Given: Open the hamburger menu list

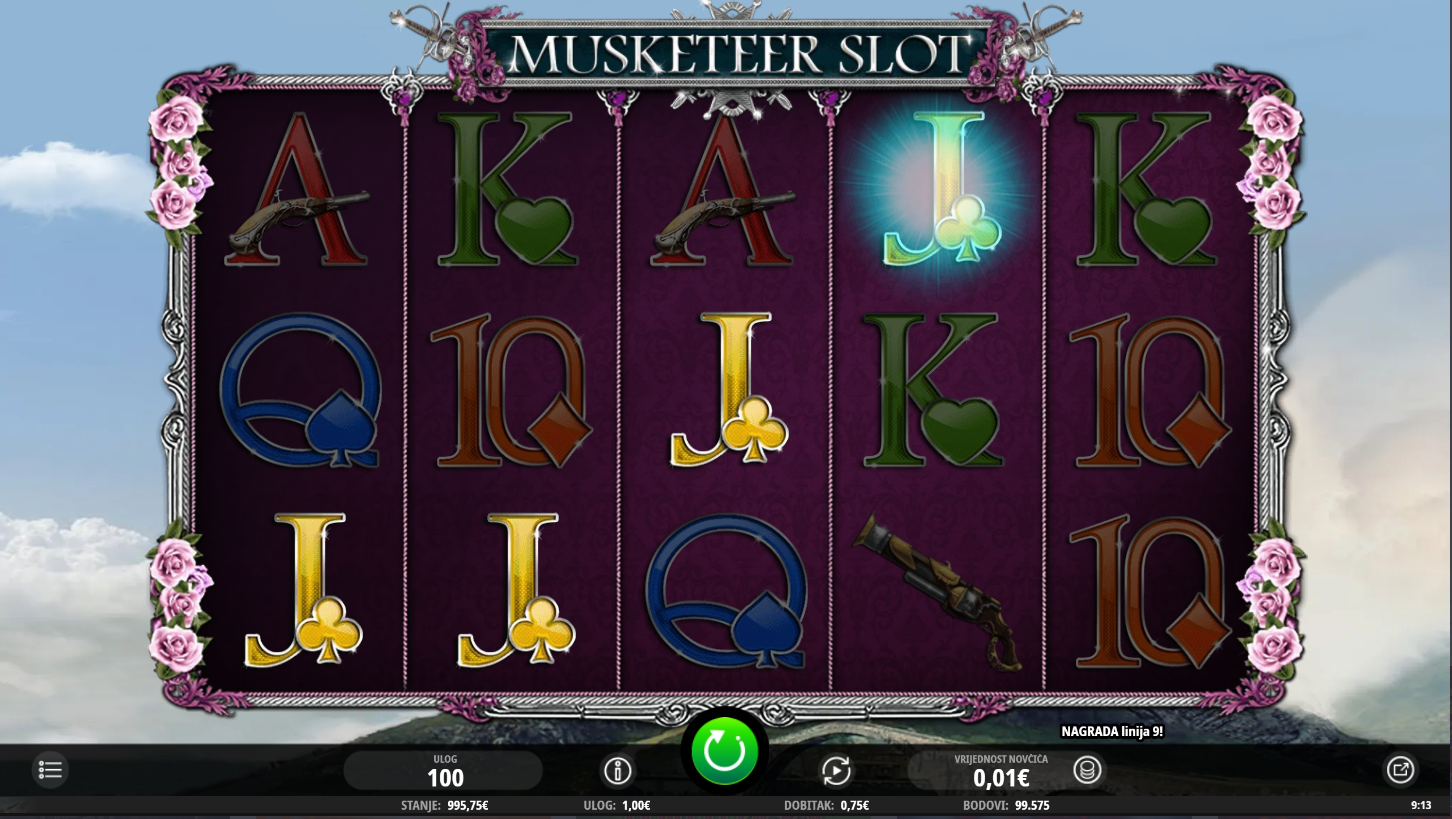Looking at the screenshot, I should point(51,770).
